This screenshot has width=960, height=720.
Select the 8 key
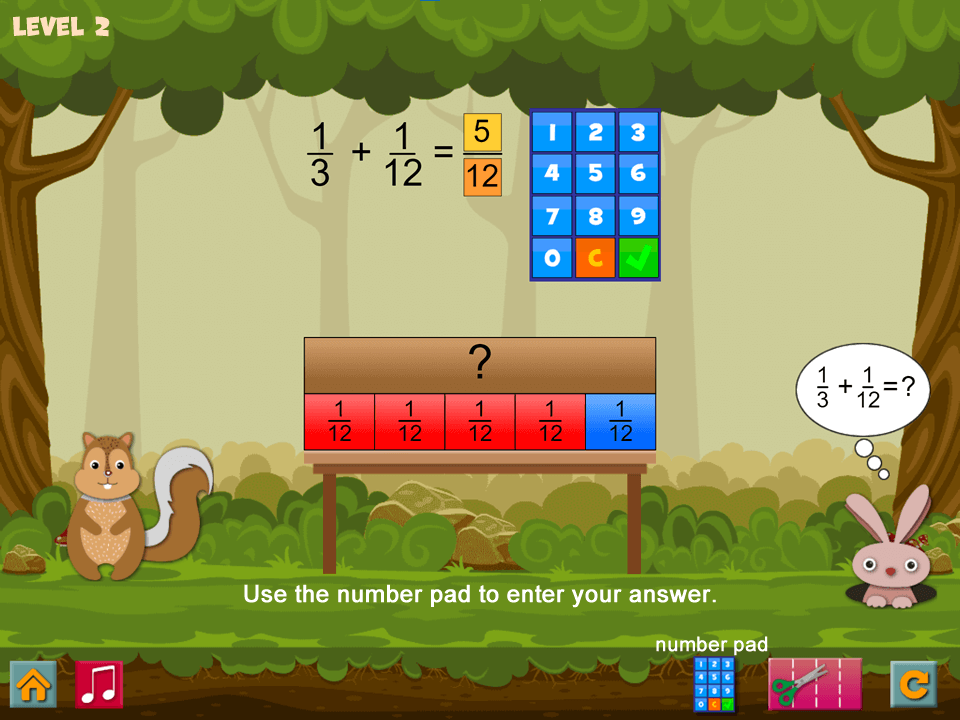point(595,216)
